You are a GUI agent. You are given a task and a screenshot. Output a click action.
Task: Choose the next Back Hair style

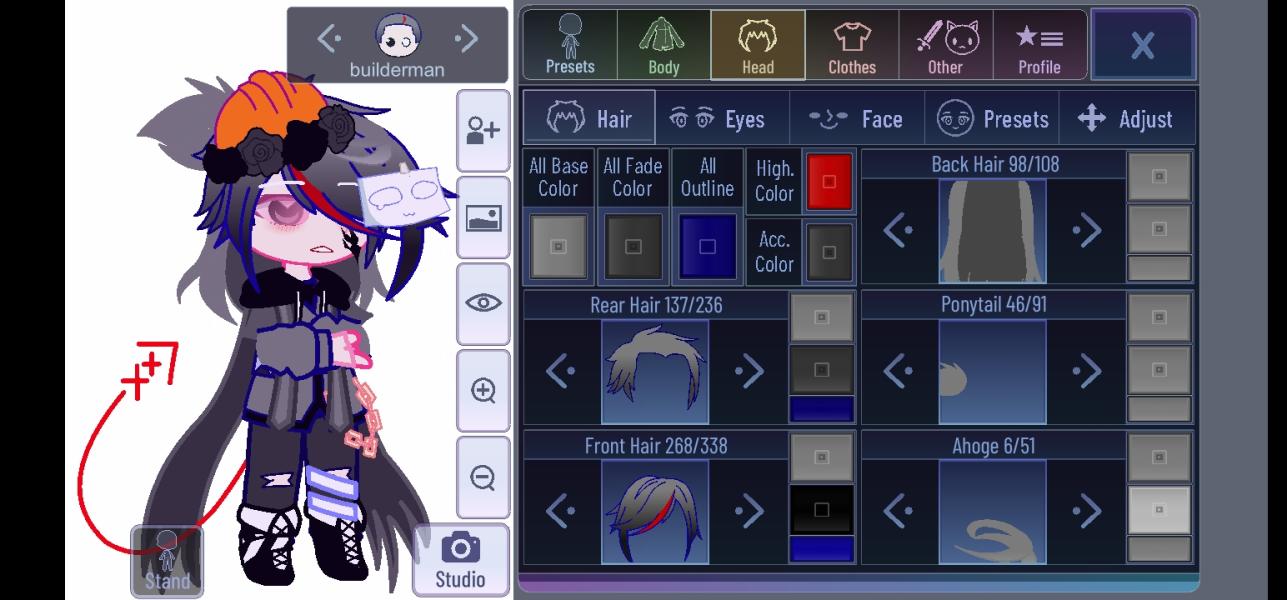coord(1086,231)
